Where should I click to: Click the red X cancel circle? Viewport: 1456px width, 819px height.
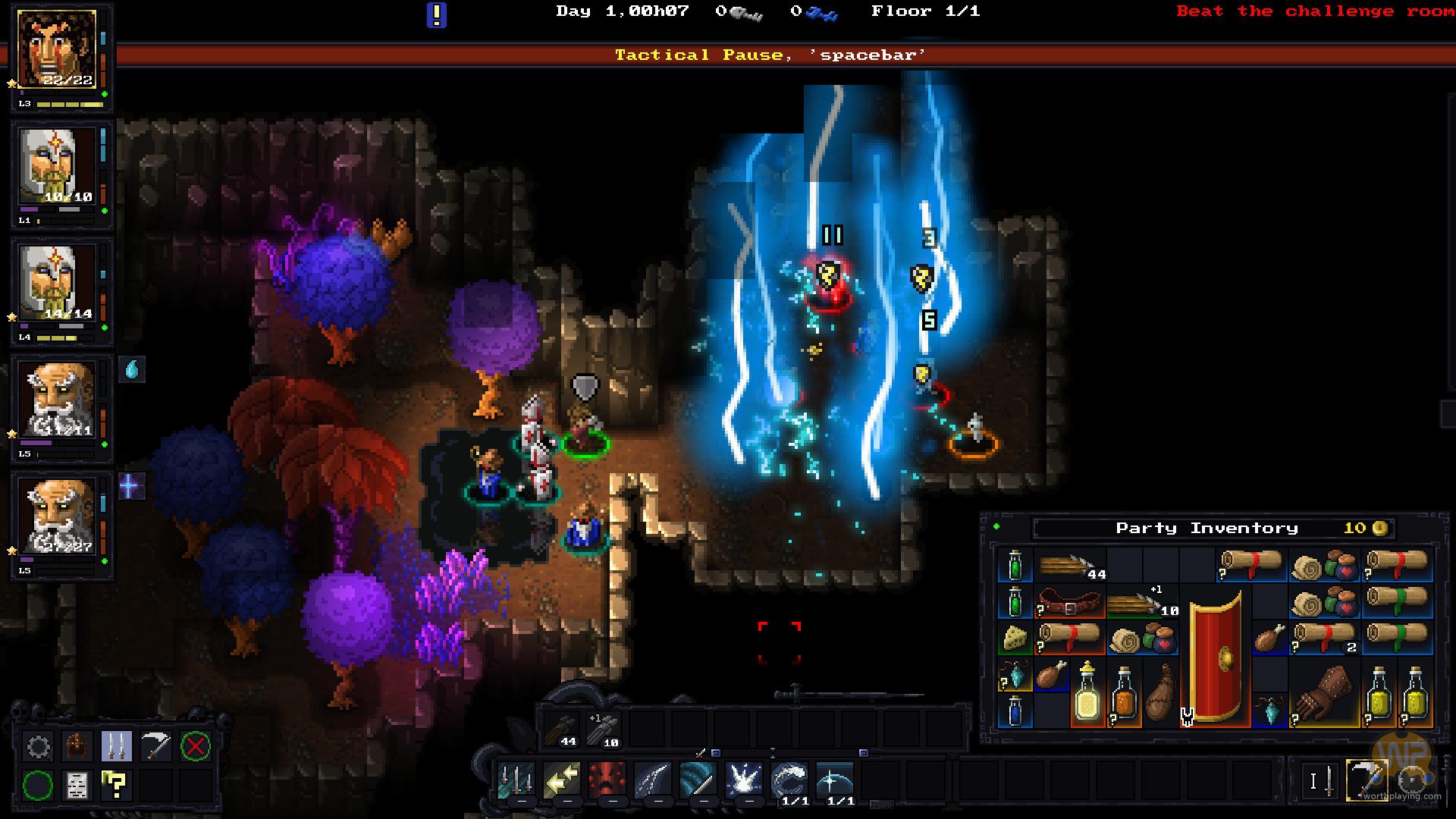[195, 747]
